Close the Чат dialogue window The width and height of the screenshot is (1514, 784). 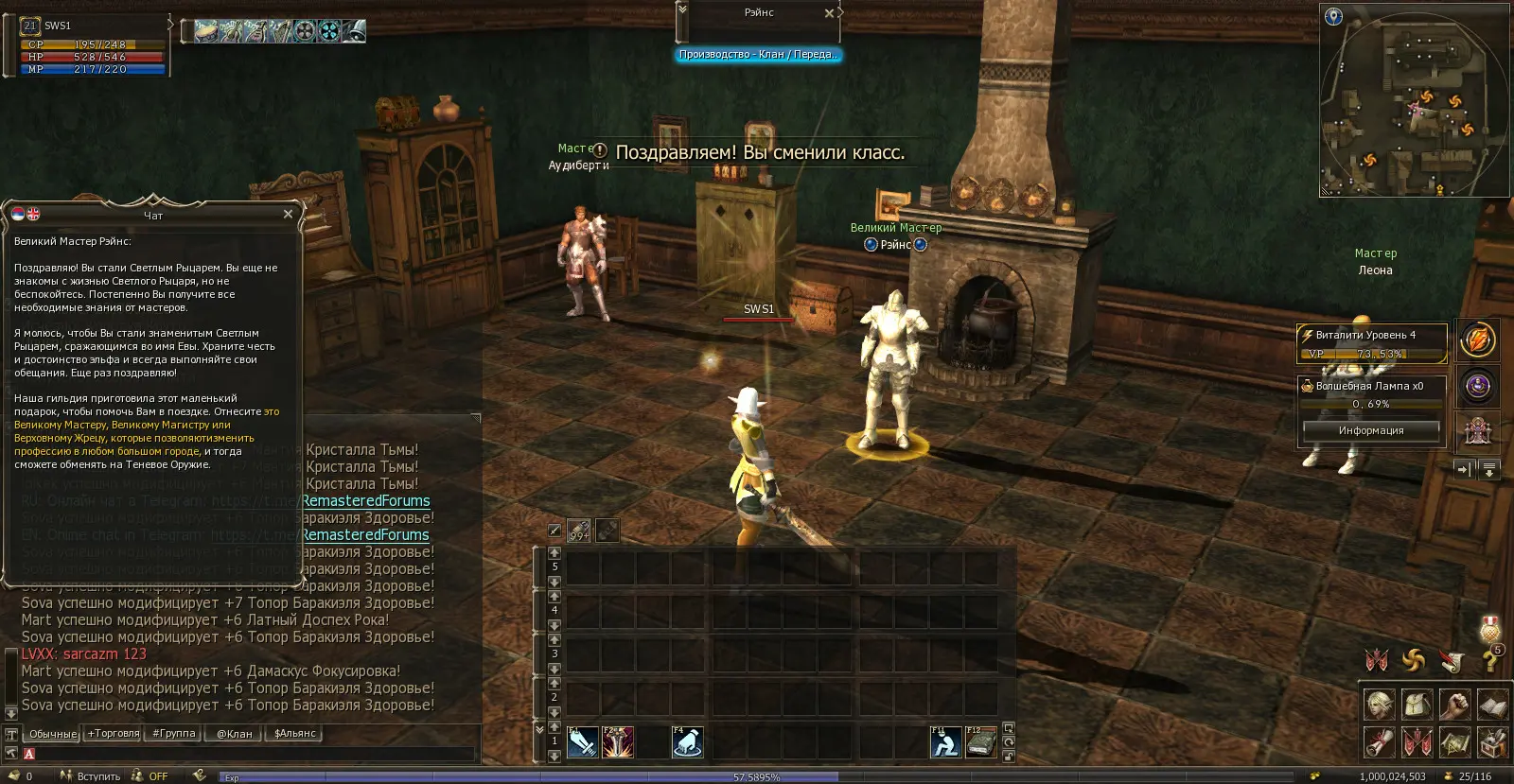[288, 215]
